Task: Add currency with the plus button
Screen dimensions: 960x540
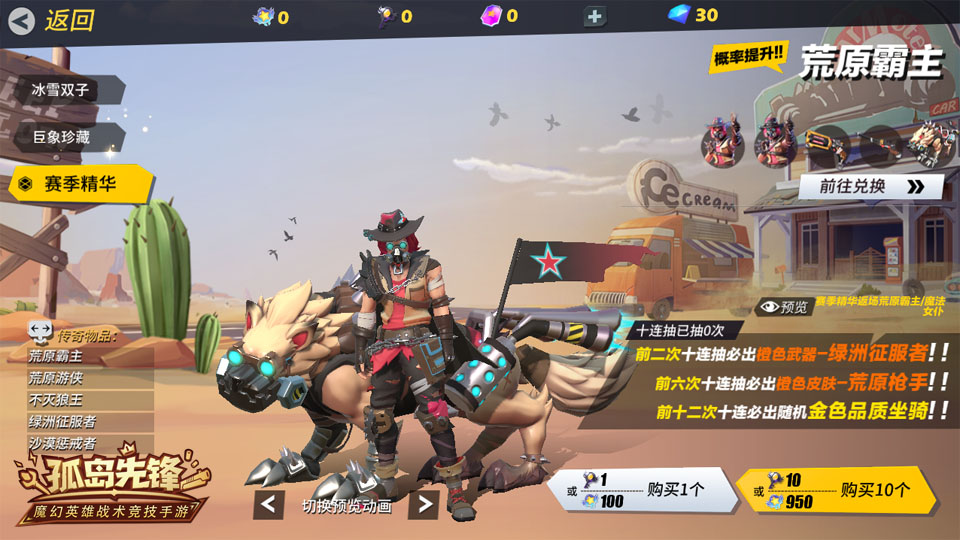Action: click(595, 16)
